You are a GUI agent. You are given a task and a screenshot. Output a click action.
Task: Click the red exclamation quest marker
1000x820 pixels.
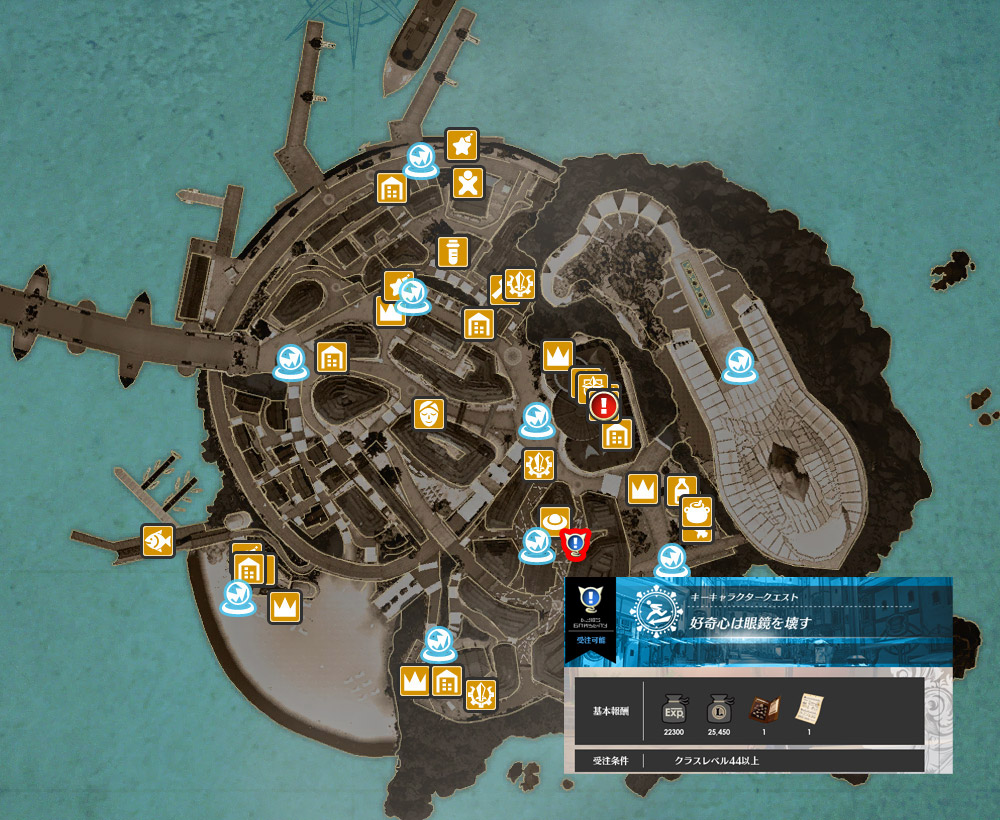[x=603, y=405]
